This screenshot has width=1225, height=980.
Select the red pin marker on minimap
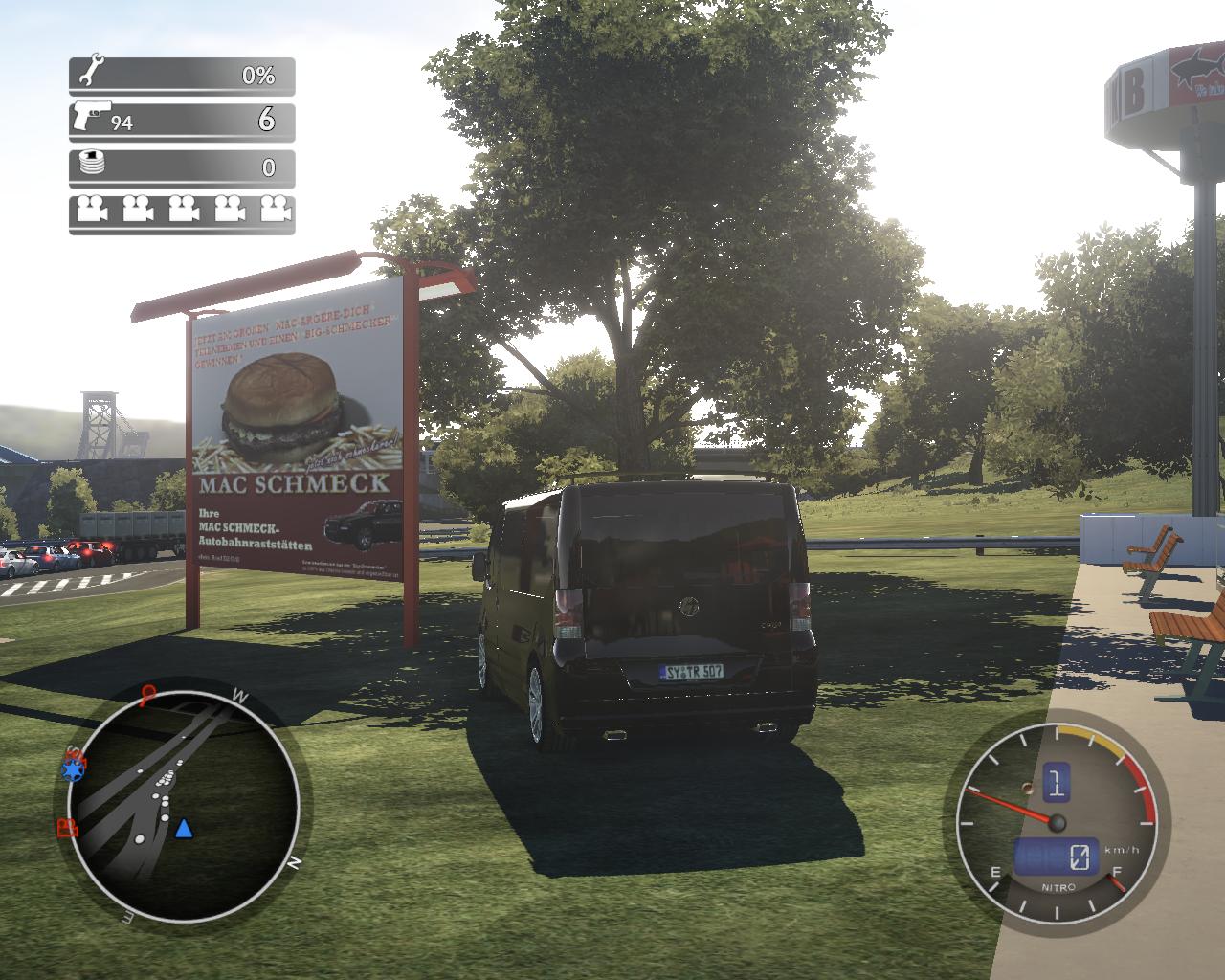(148, 693)
